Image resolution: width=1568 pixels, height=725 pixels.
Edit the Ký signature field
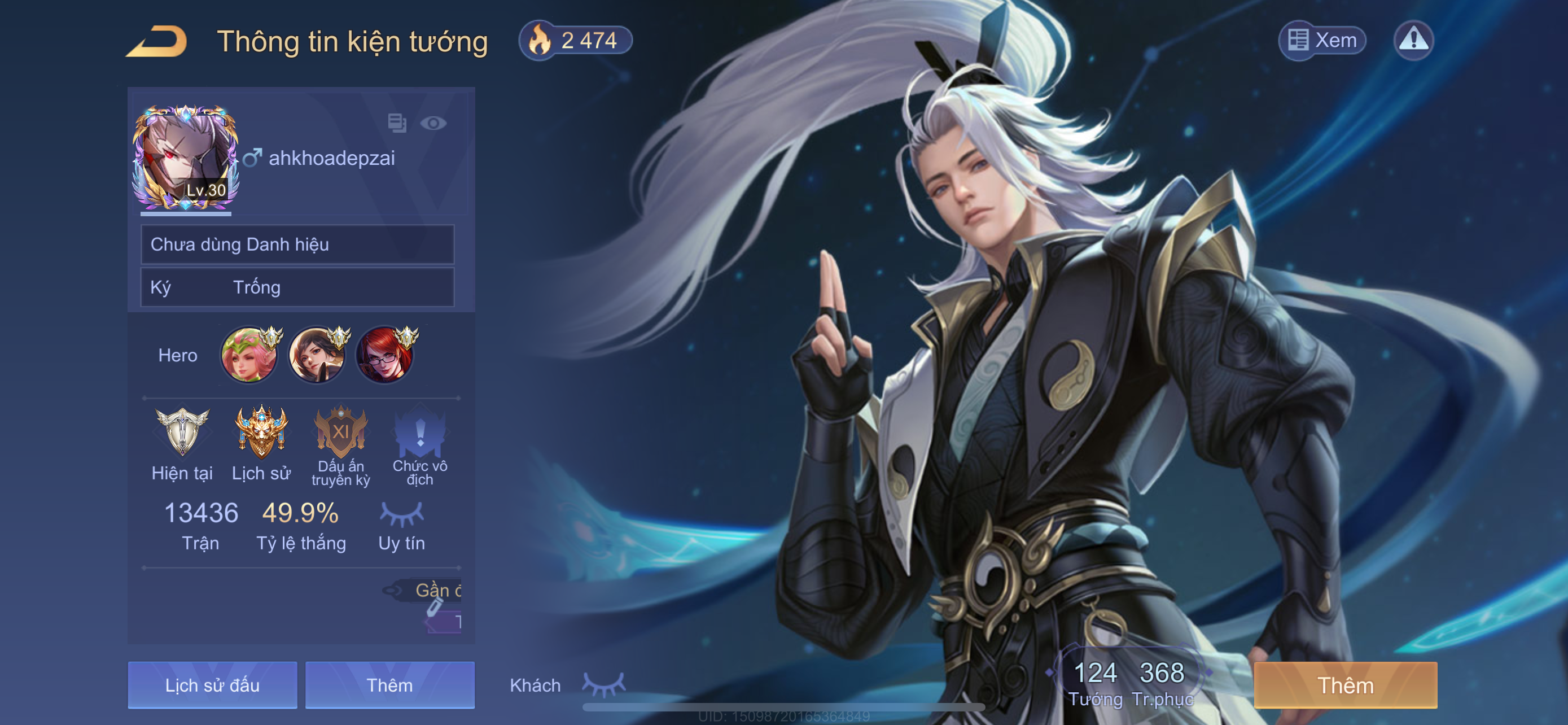pos(297,287)
